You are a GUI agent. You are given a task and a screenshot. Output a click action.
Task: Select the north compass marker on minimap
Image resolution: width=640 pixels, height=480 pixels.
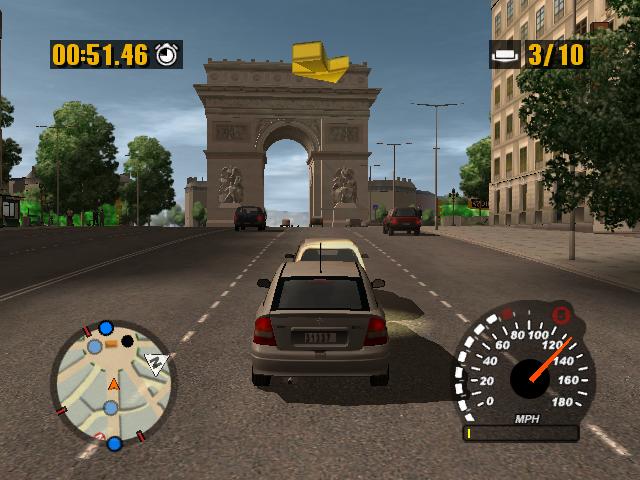click(x=155, y=363)
